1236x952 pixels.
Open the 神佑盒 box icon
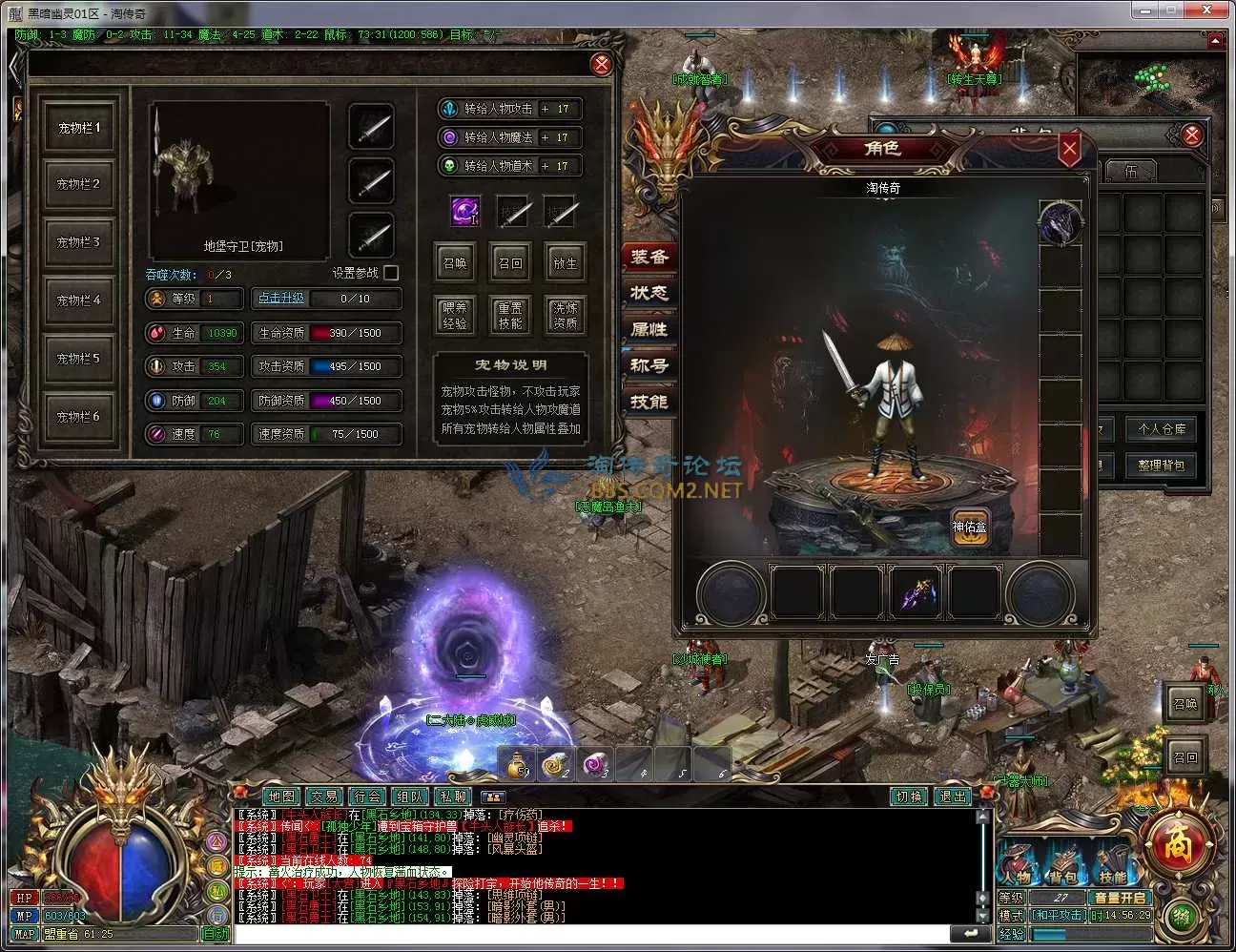[970, 527]
